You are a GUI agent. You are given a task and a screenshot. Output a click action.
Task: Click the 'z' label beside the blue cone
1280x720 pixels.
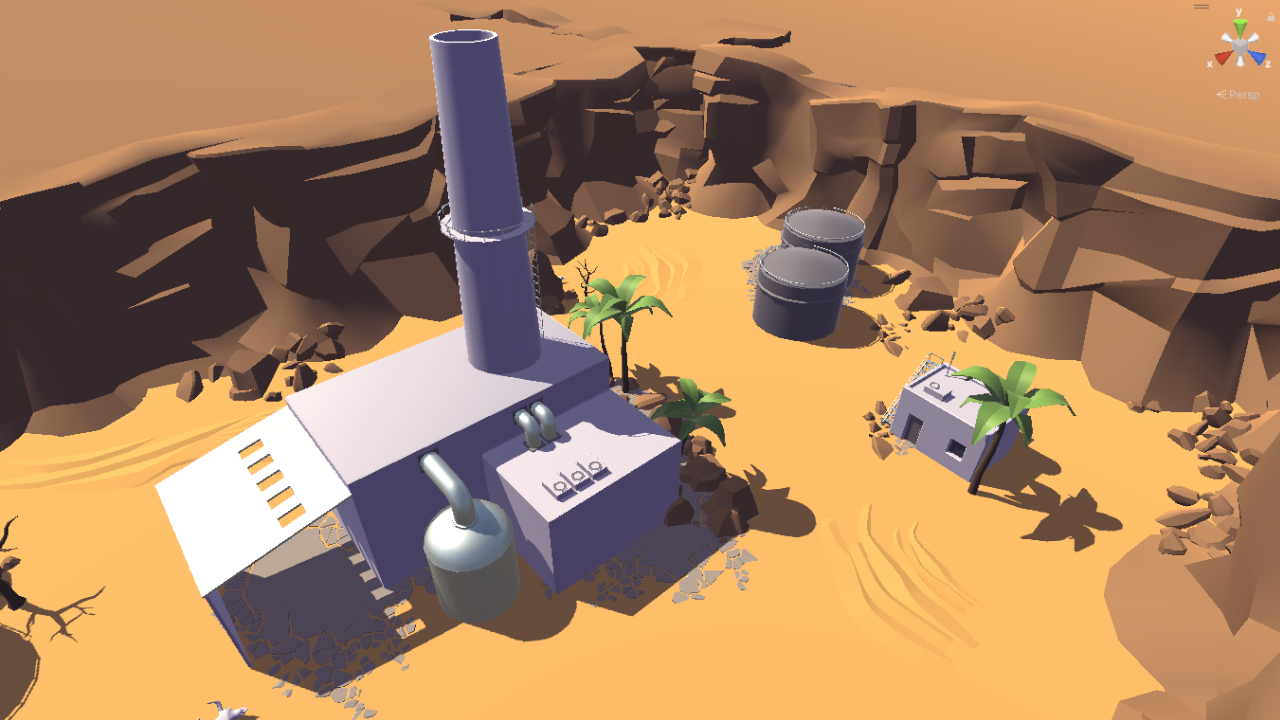coord(1268,63)
